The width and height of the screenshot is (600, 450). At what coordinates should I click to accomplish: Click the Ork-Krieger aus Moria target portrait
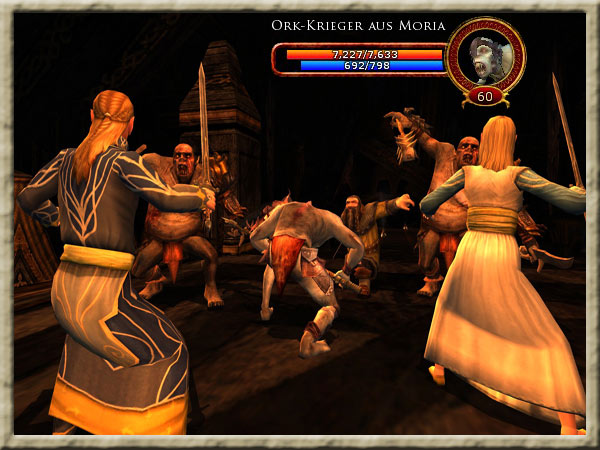point(485,55)
